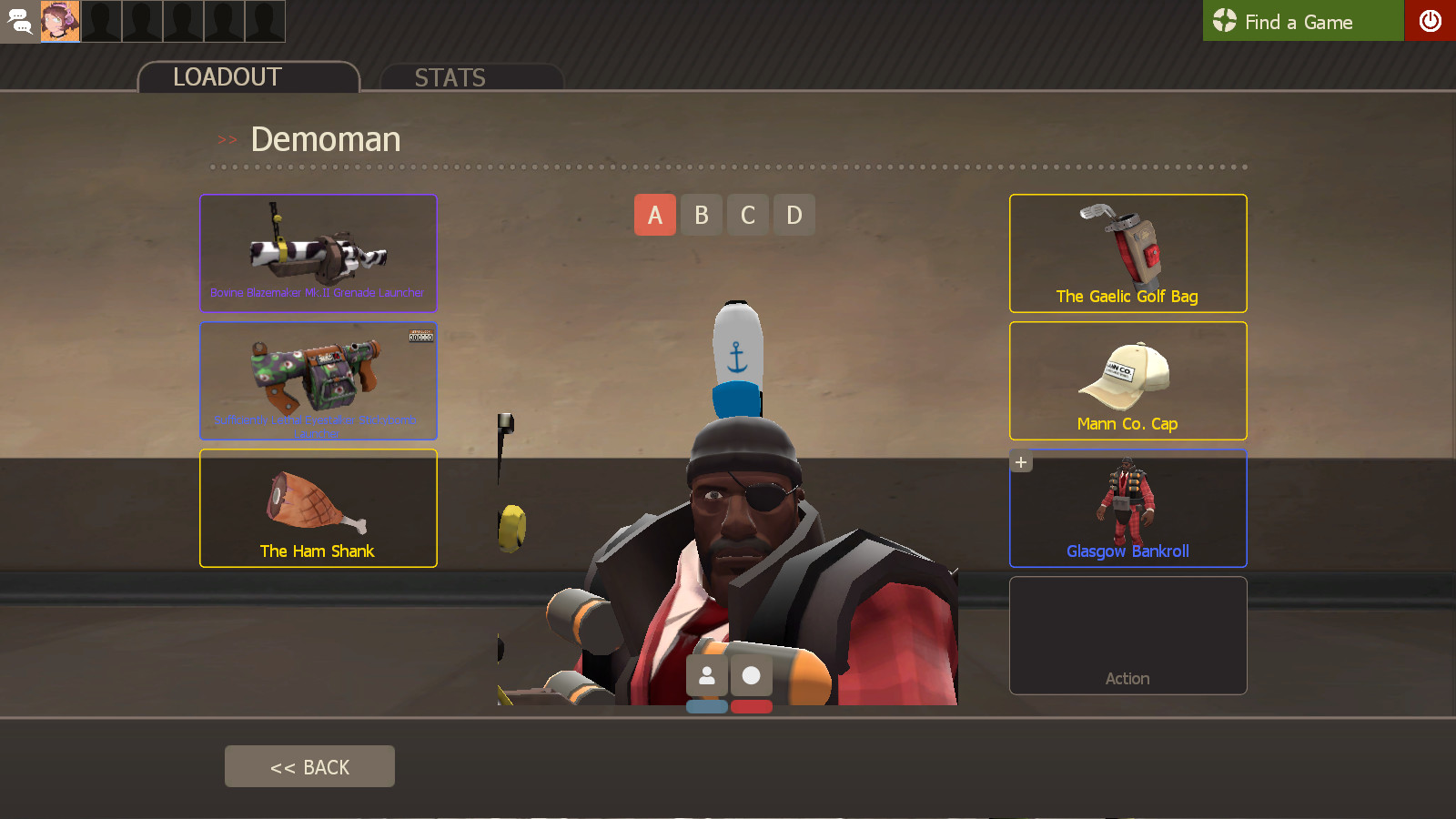The image size is (1456, 819).
Task: Click the plus icon on Glasgow Bankroll
Action: coord(1019,461)
